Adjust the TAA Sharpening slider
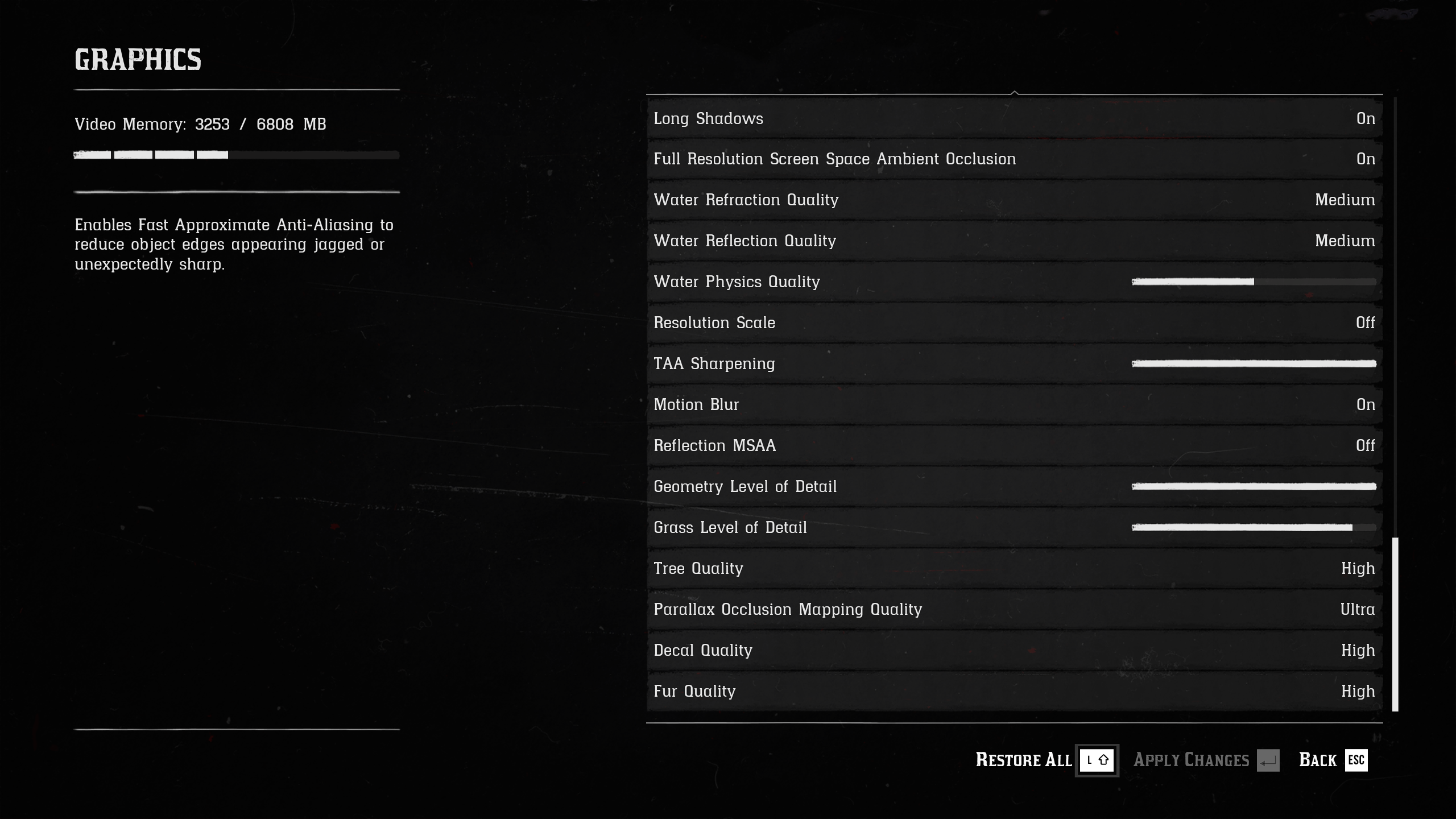Image resolution: width=1456 pixels, height=819 pixels. coord(1254,364)
